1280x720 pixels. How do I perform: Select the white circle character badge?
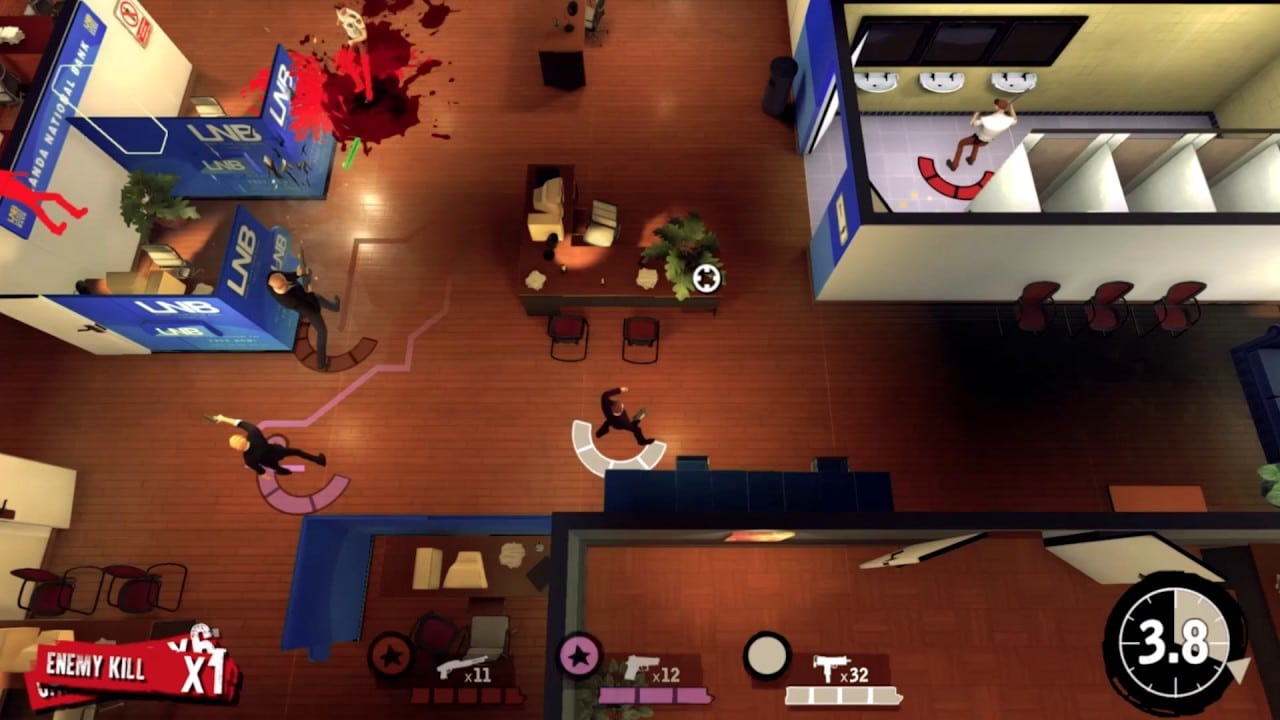(767, 655)
